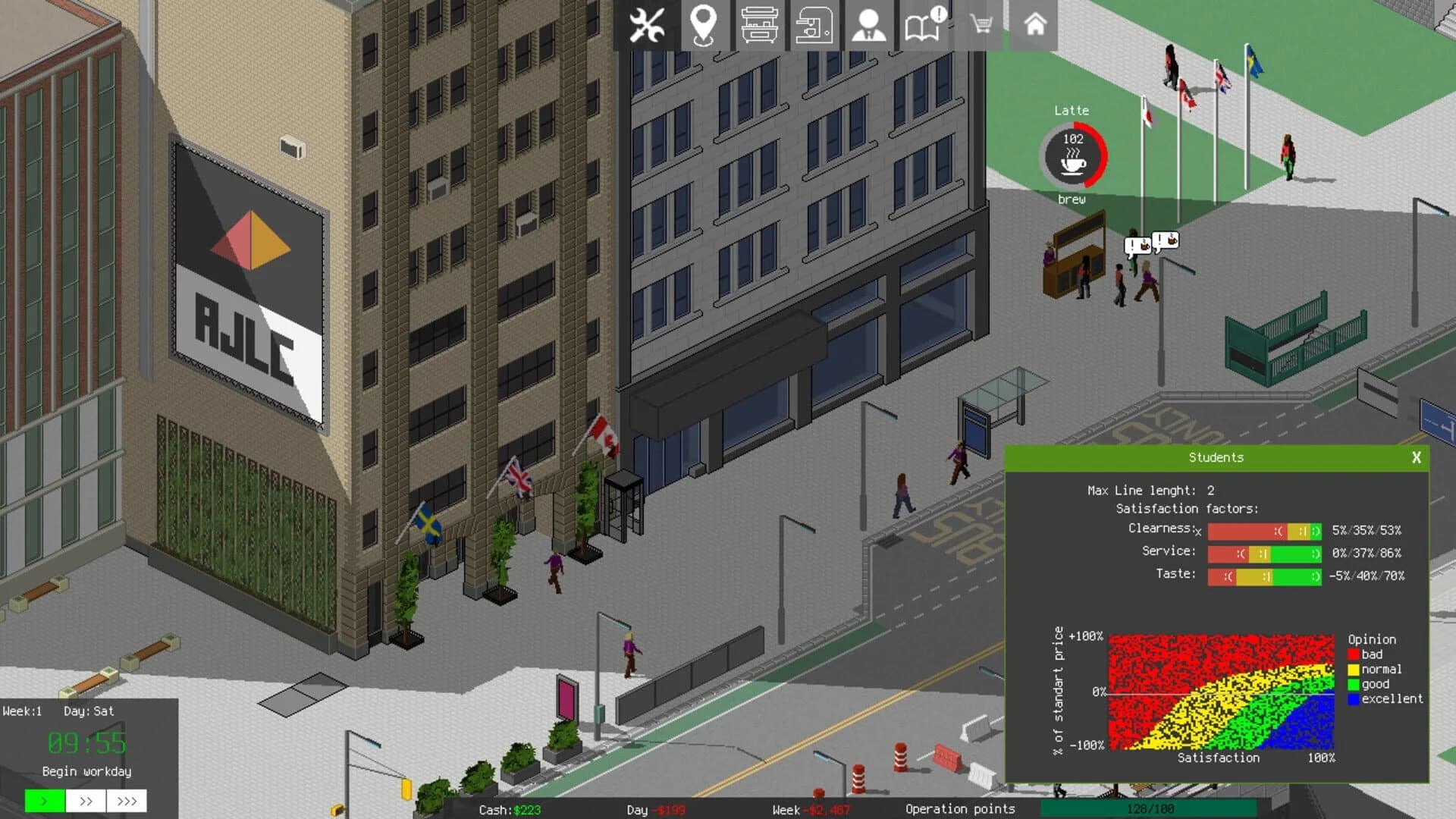Open the shopping cart icon
The image size is (1456, 819).
click(x=982, y=24)
